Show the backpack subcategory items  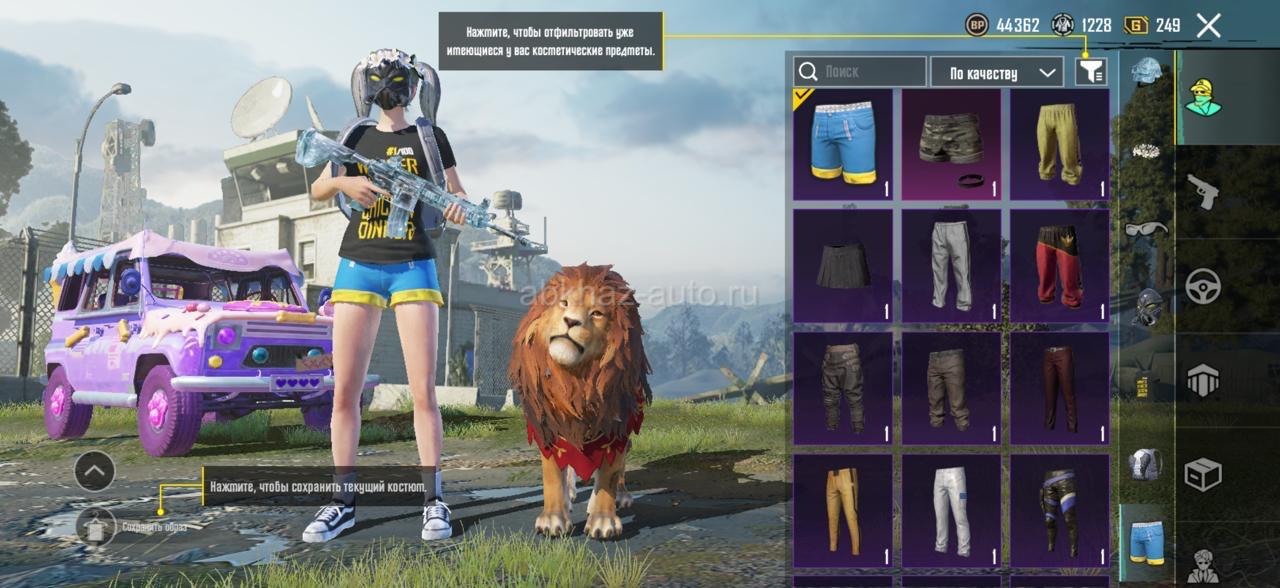tap(1146, 463)
